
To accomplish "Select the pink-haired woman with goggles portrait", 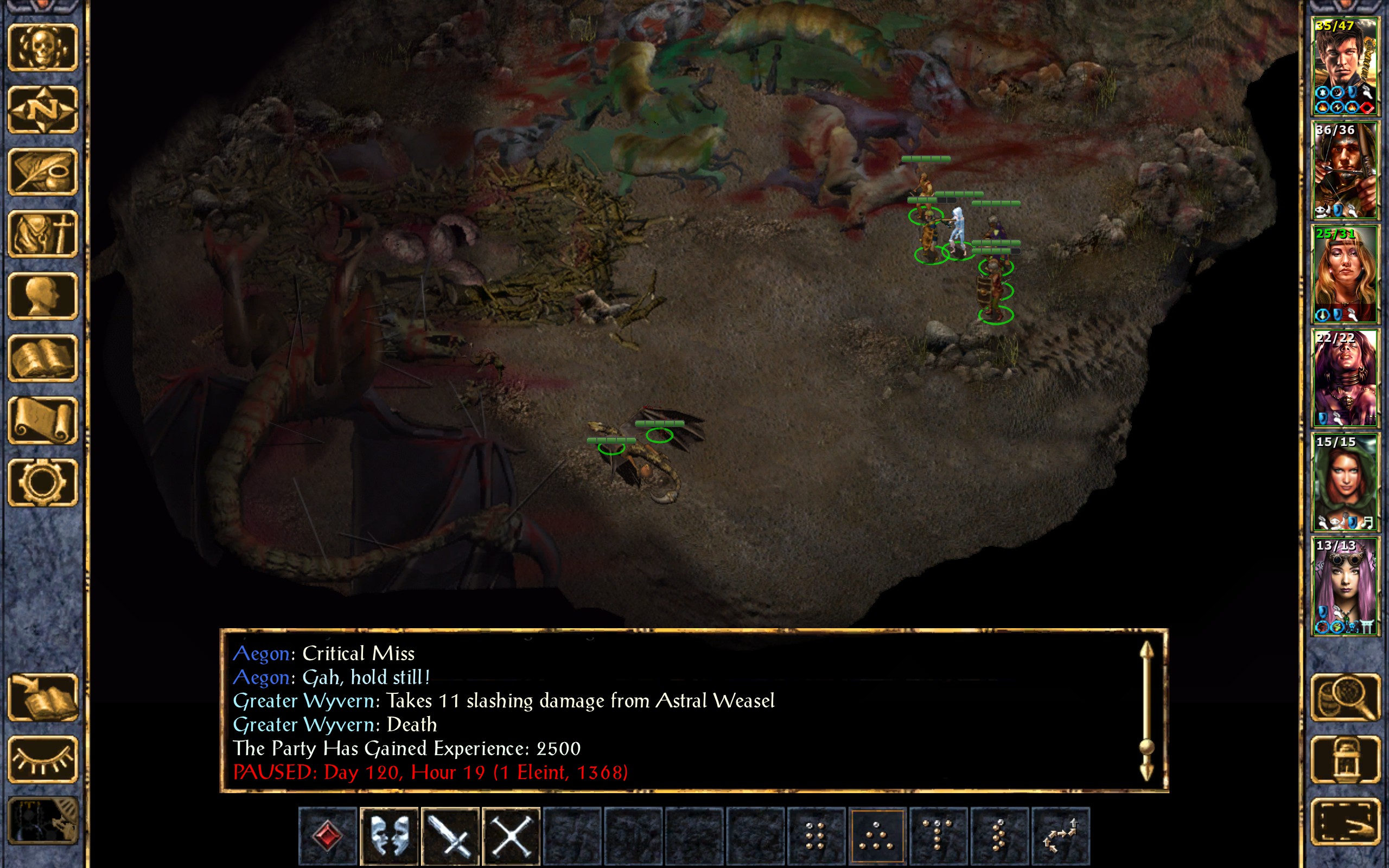I will [1345, 585].
